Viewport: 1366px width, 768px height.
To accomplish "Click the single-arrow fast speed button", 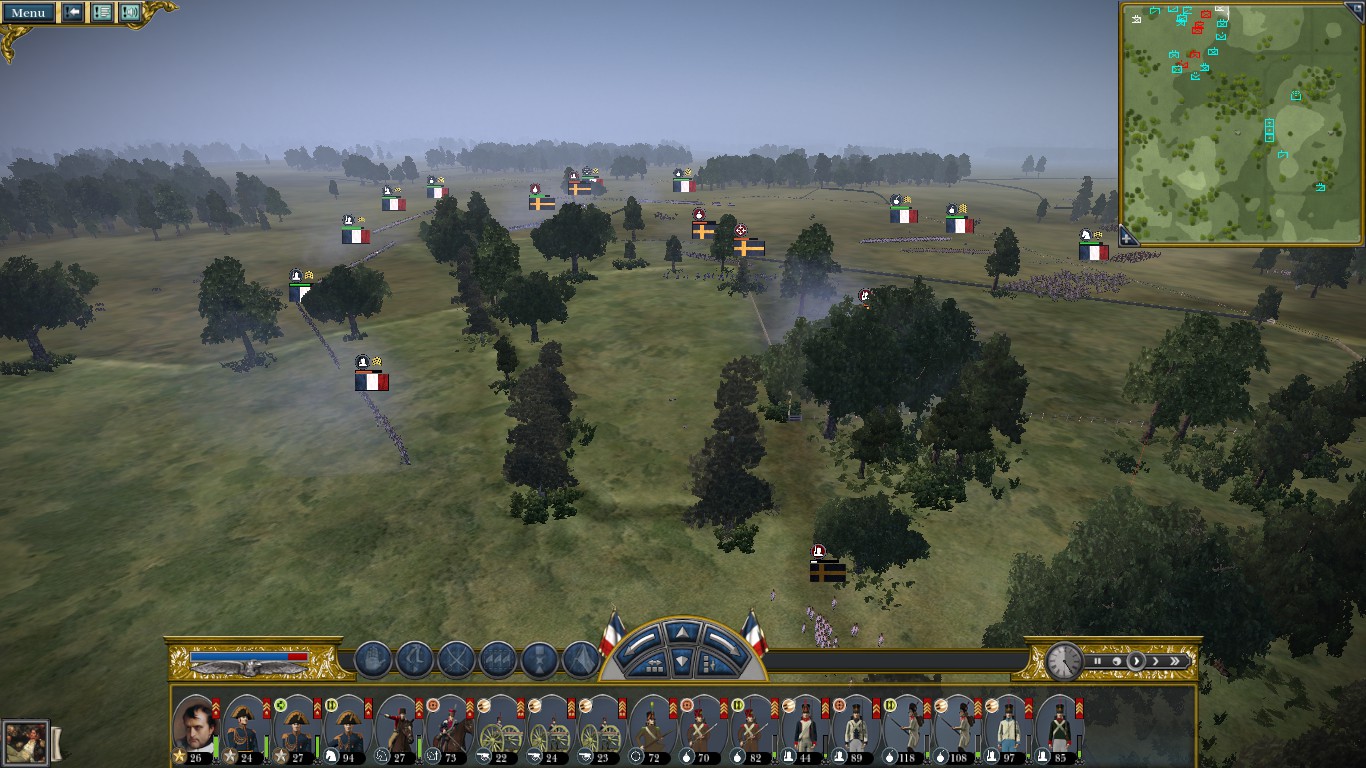I will coord(1156,661).
